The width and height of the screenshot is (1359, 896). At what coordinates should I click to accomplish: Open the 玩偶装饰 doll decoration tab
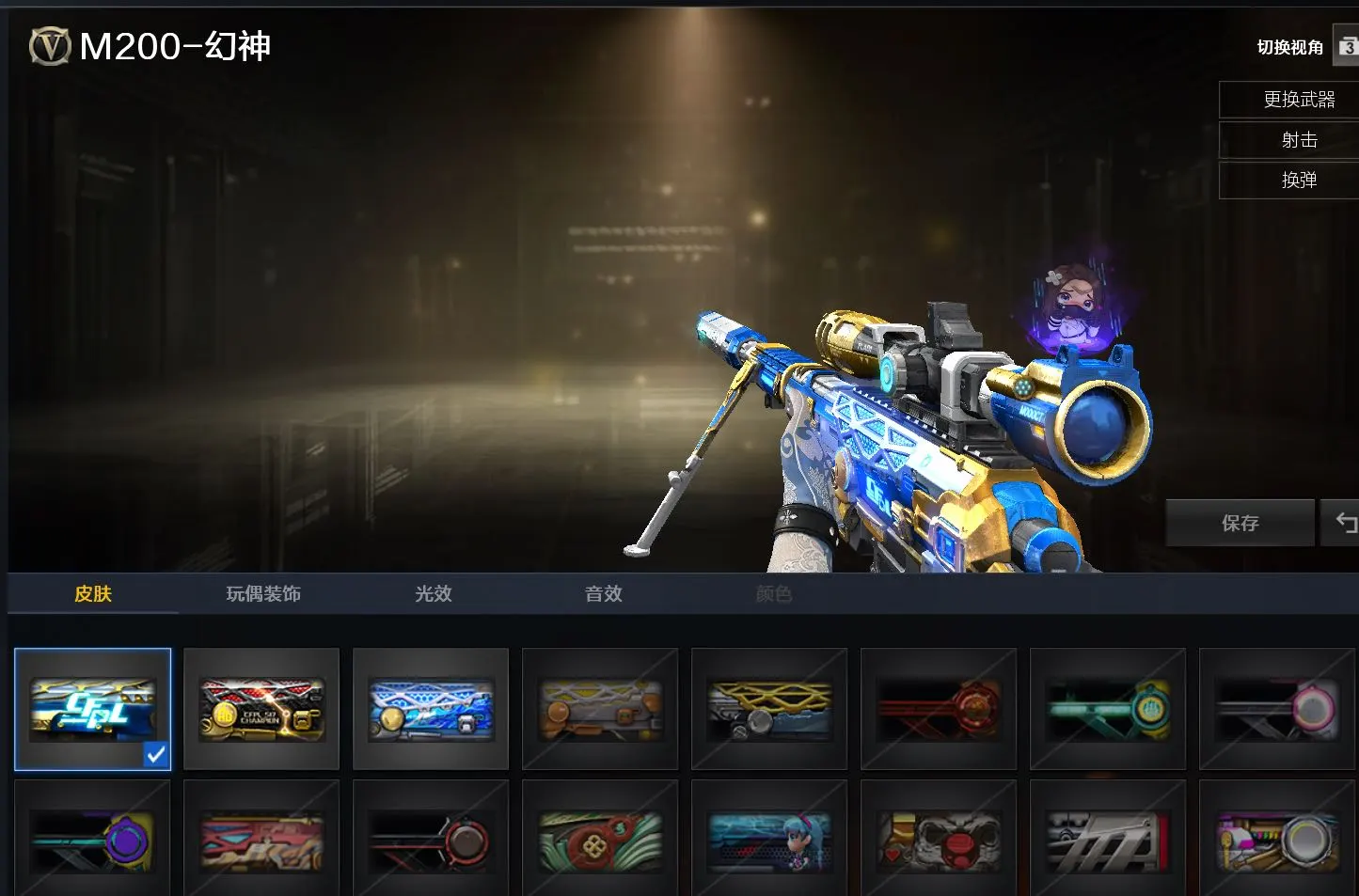(x=263, y=594)
